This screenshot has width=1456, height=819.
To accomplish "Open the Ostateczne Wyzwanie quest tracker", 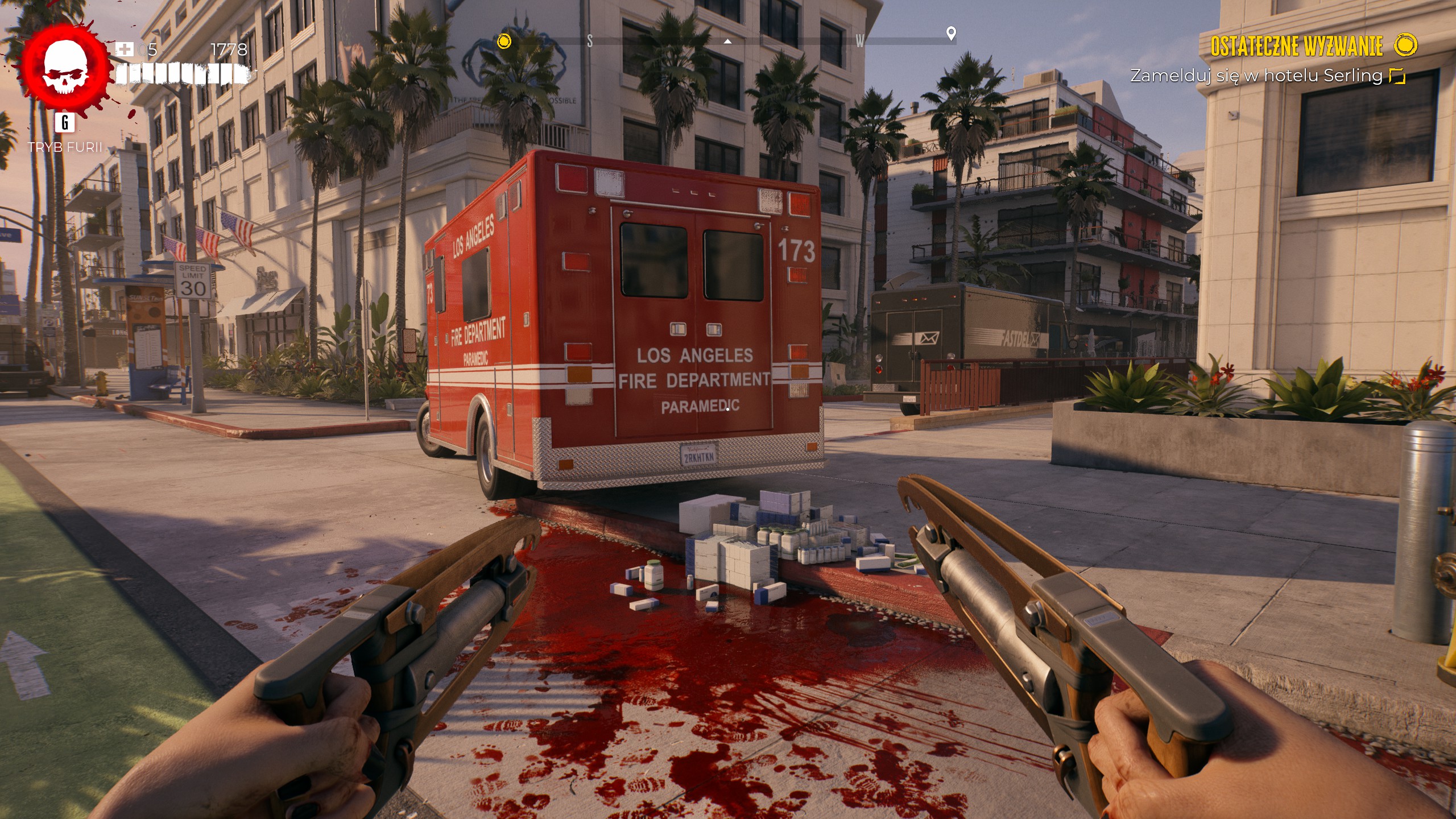I will pos(1296,47).
